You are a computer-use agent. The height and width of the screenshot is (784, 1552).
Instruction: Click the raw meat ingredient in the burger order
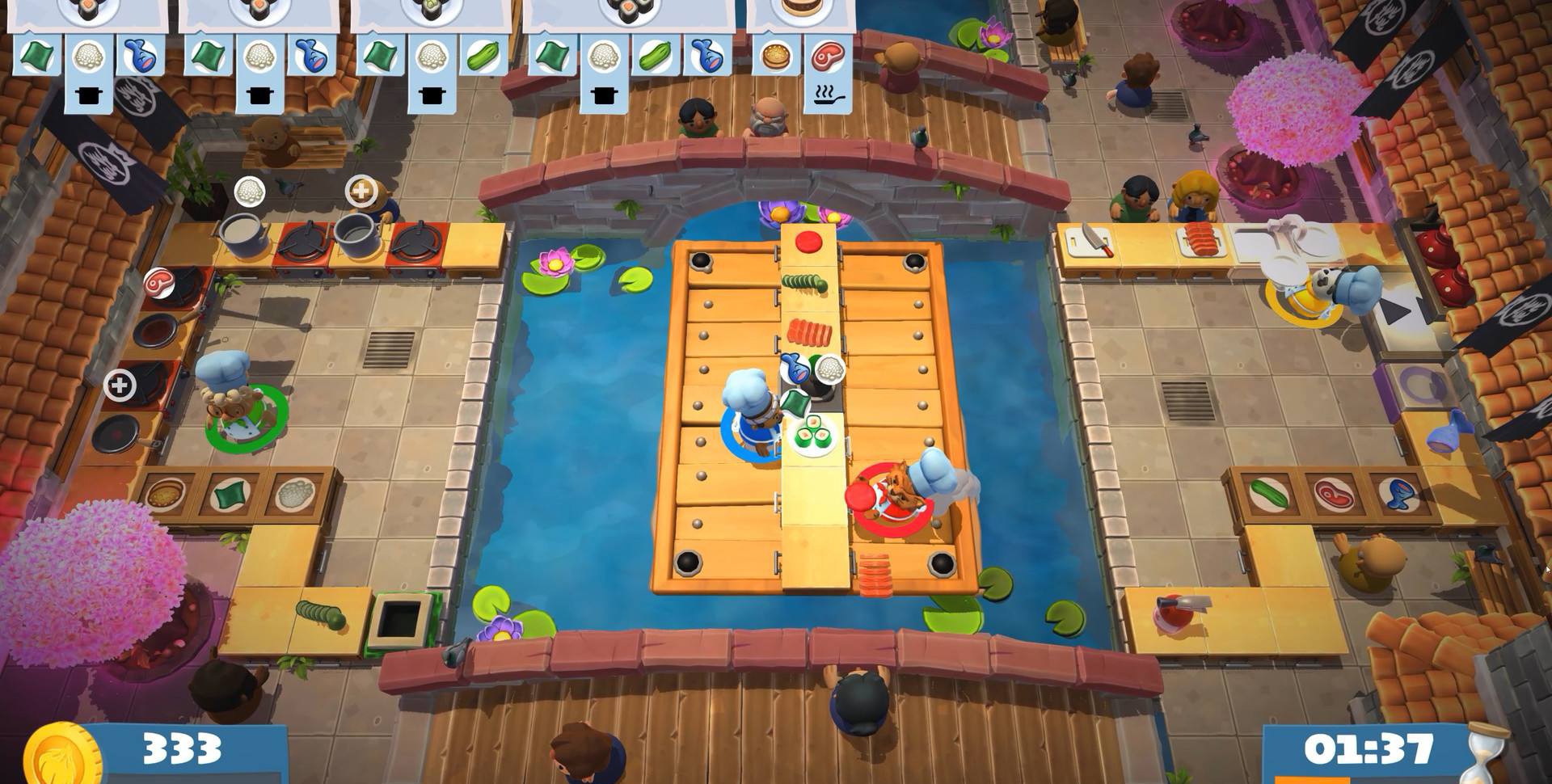(x=827, y=57)
